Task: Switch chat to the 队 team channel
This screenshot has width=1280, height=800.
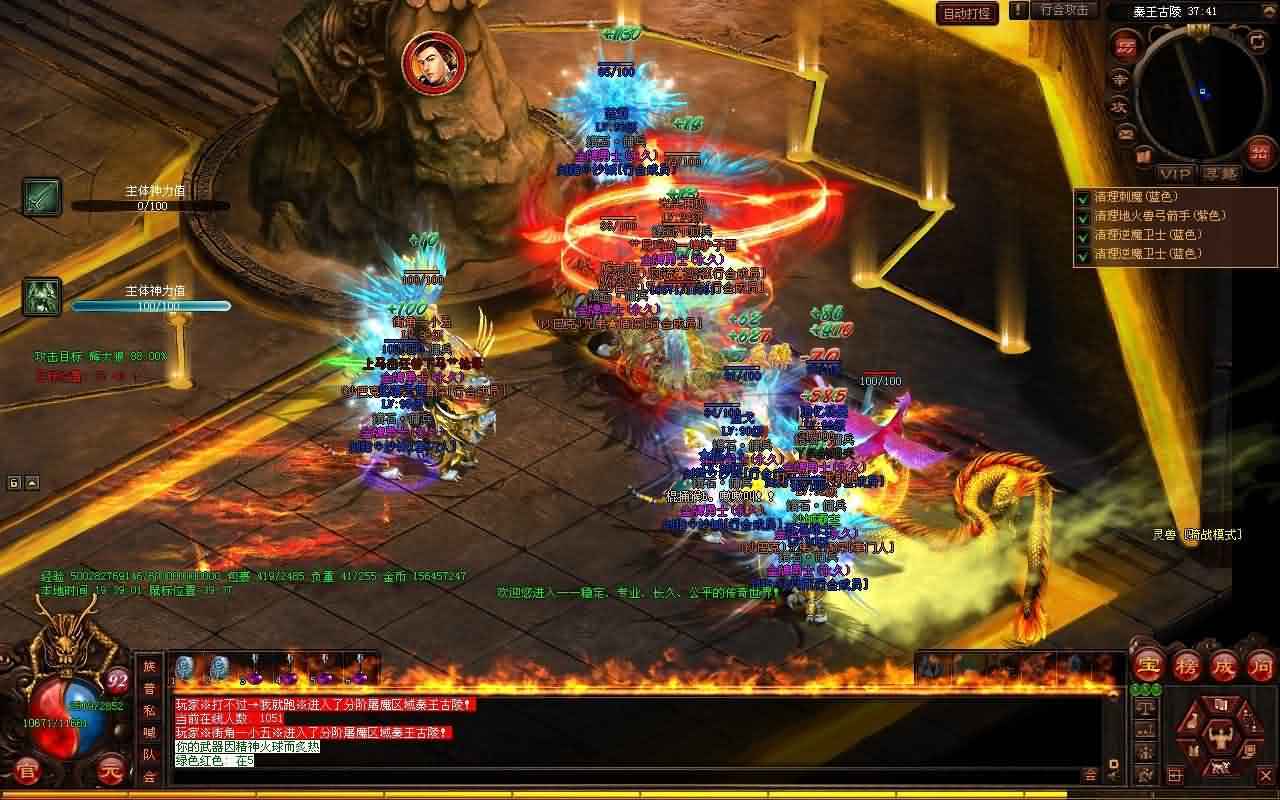Action: tap(150, 755)
